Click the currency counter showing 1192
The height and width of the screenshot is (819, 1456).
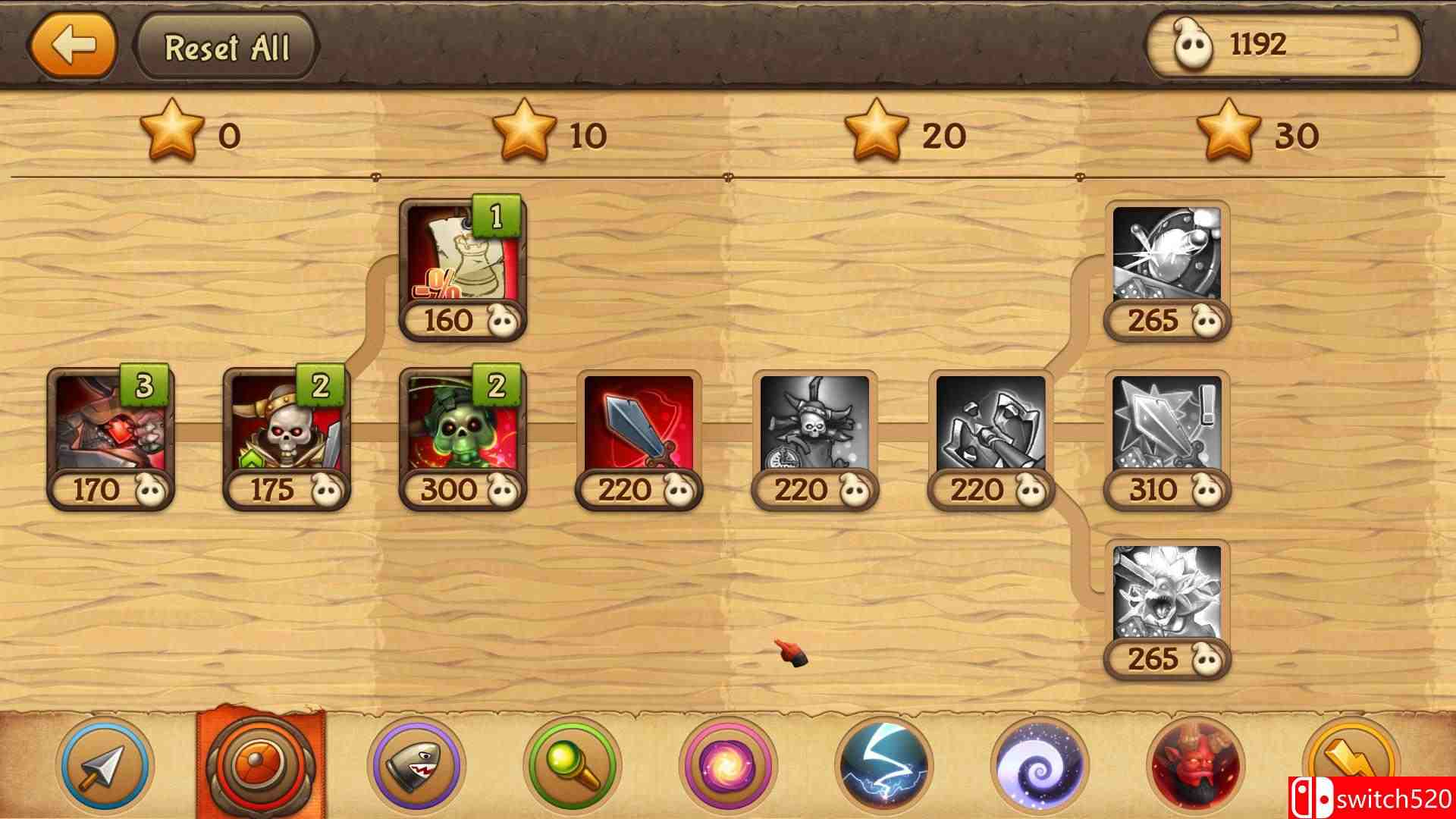coord(1282,47)
